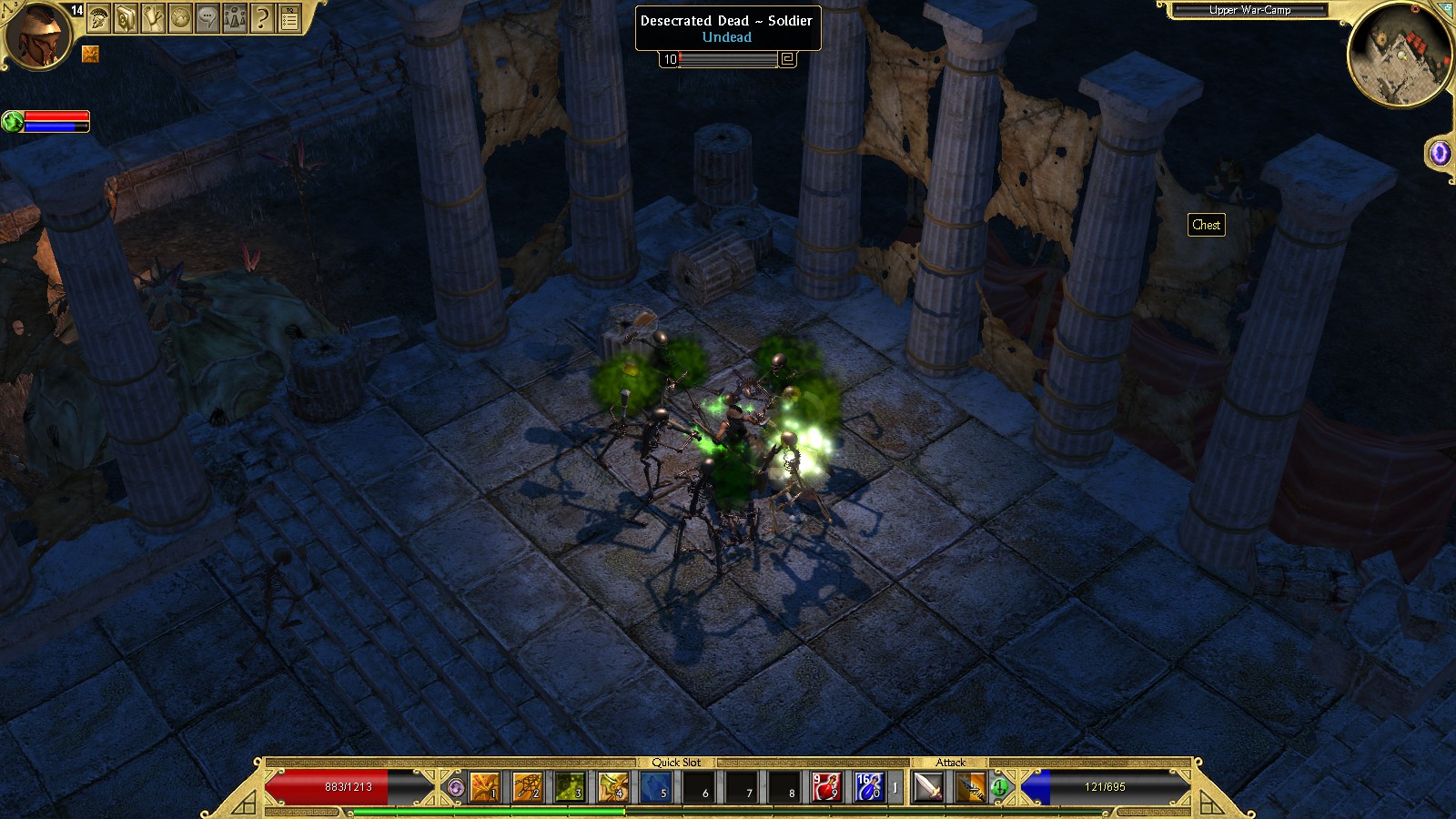Use the purple town portal button
Screen dimensions: 1456x819
tap(1440, 153)
